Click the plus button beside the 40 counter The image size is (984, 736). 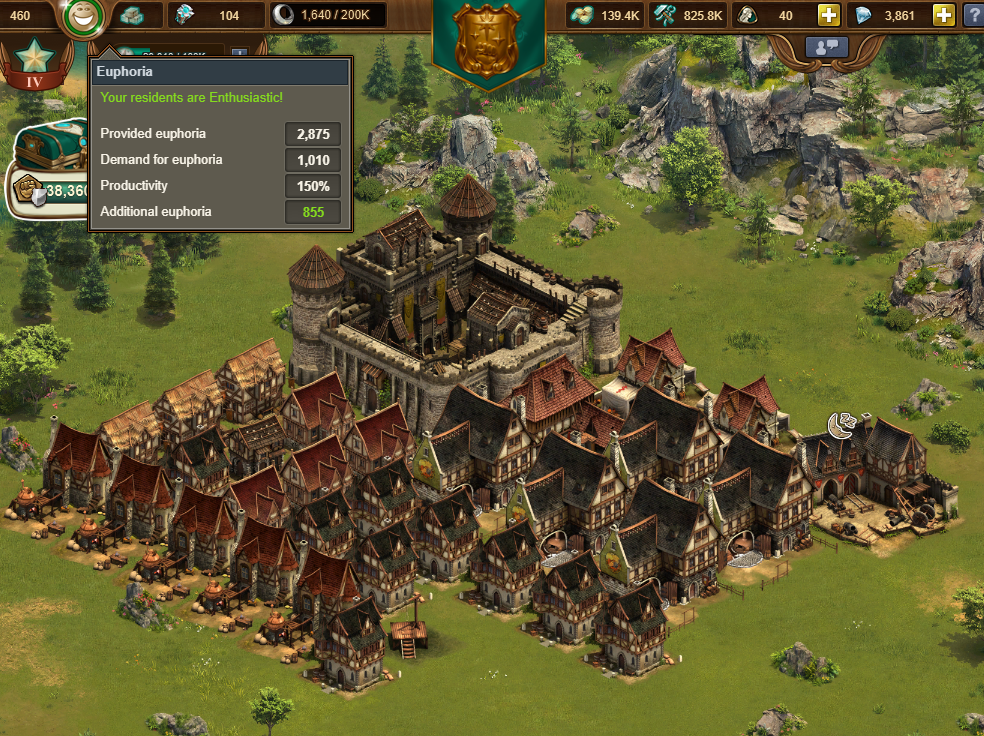tap(828, 15)
